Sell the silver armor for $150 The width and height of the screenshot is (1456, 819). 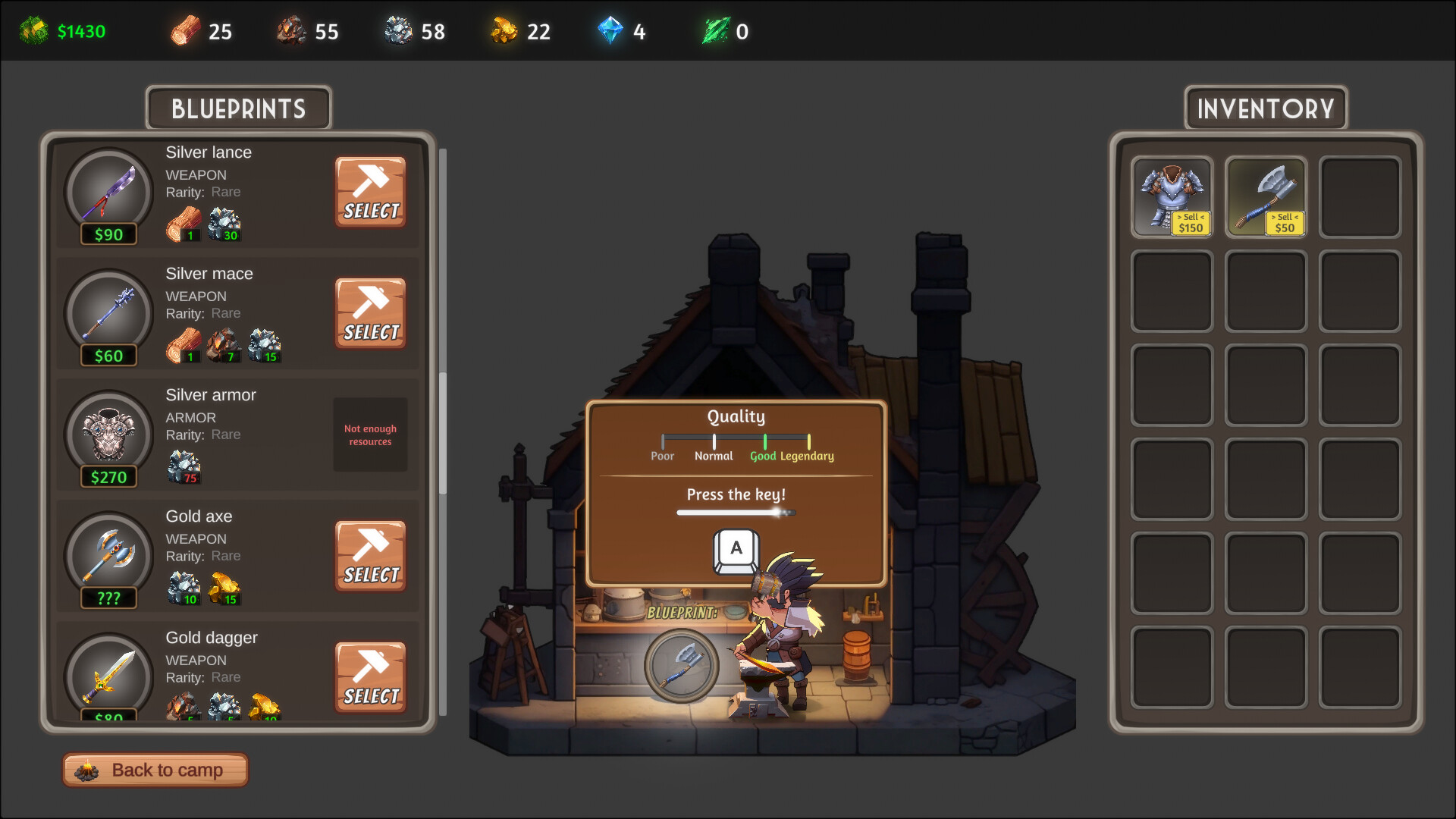click(1190, 223)
